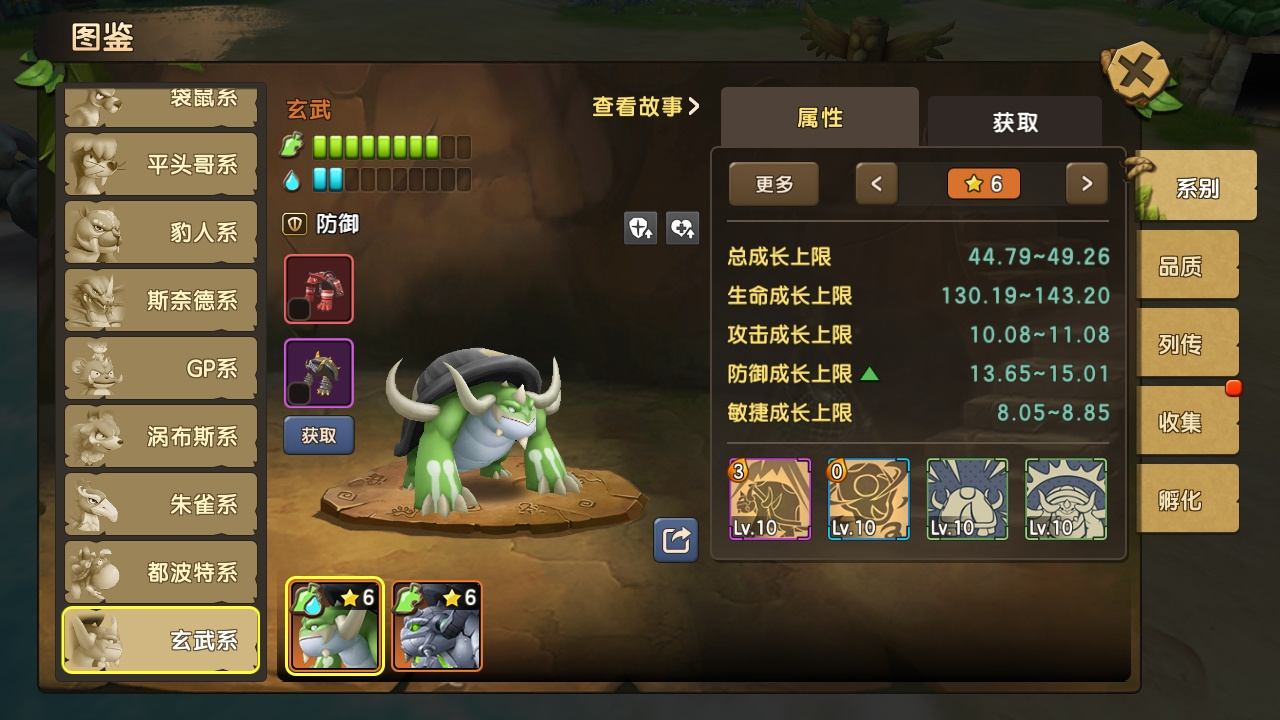Switch to the 属性 tab
The width and height of the screenshot is (1280, 720).
[x=818, y=118]
